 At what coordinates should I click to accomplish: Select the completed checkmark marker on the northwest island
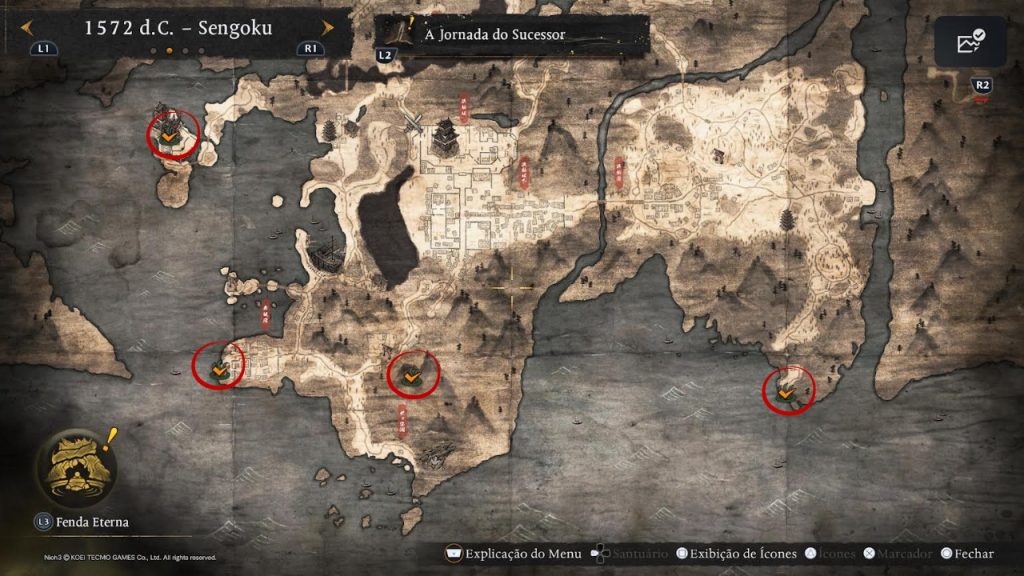click(x=172, y=135)
